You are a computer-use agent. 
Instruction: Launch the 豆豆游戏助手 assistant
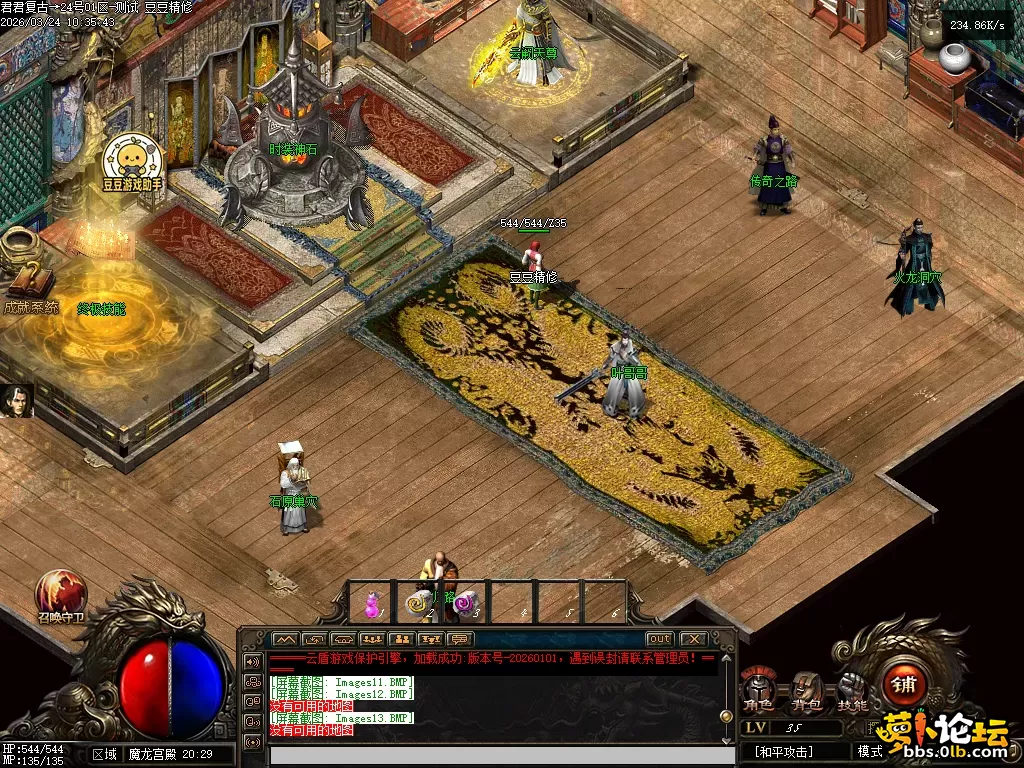coord(132,158)
